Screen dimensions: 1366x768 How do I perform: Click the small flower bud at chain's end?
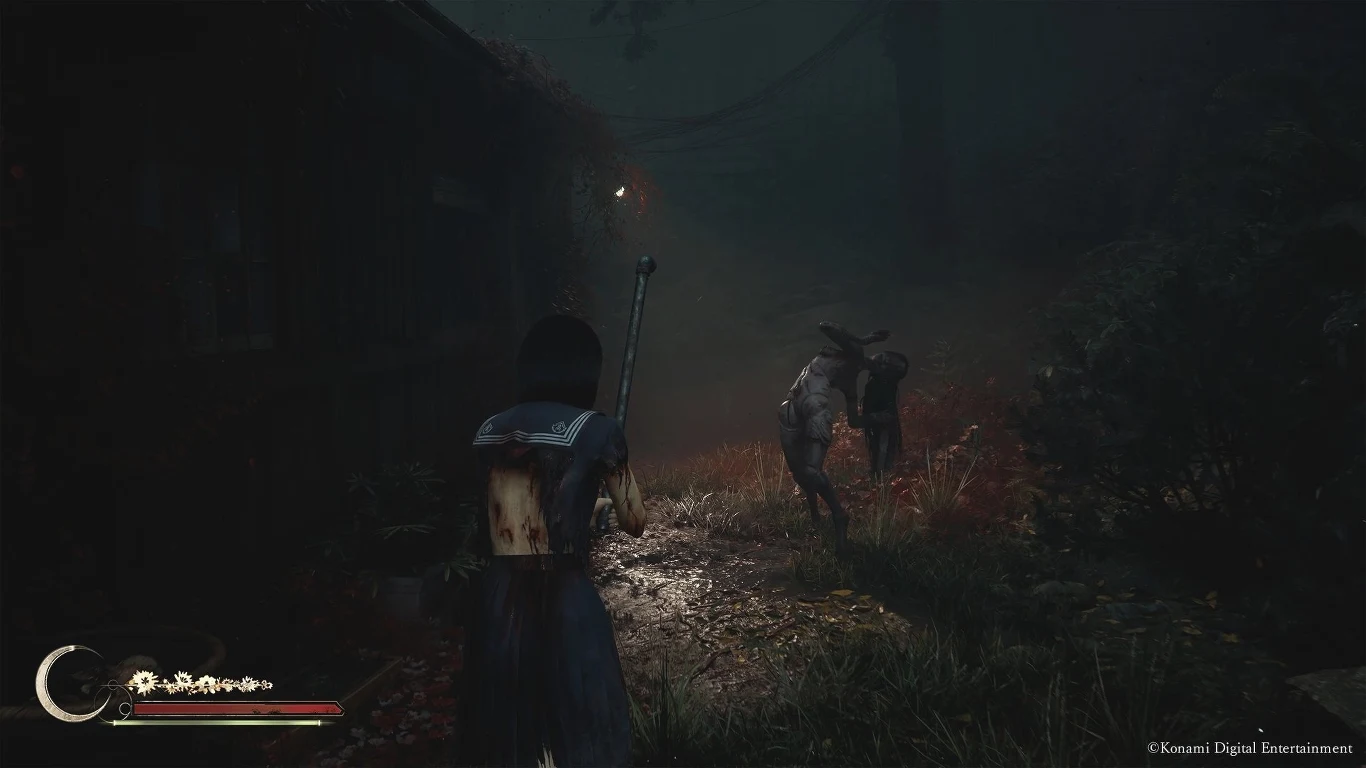point(265,683)
